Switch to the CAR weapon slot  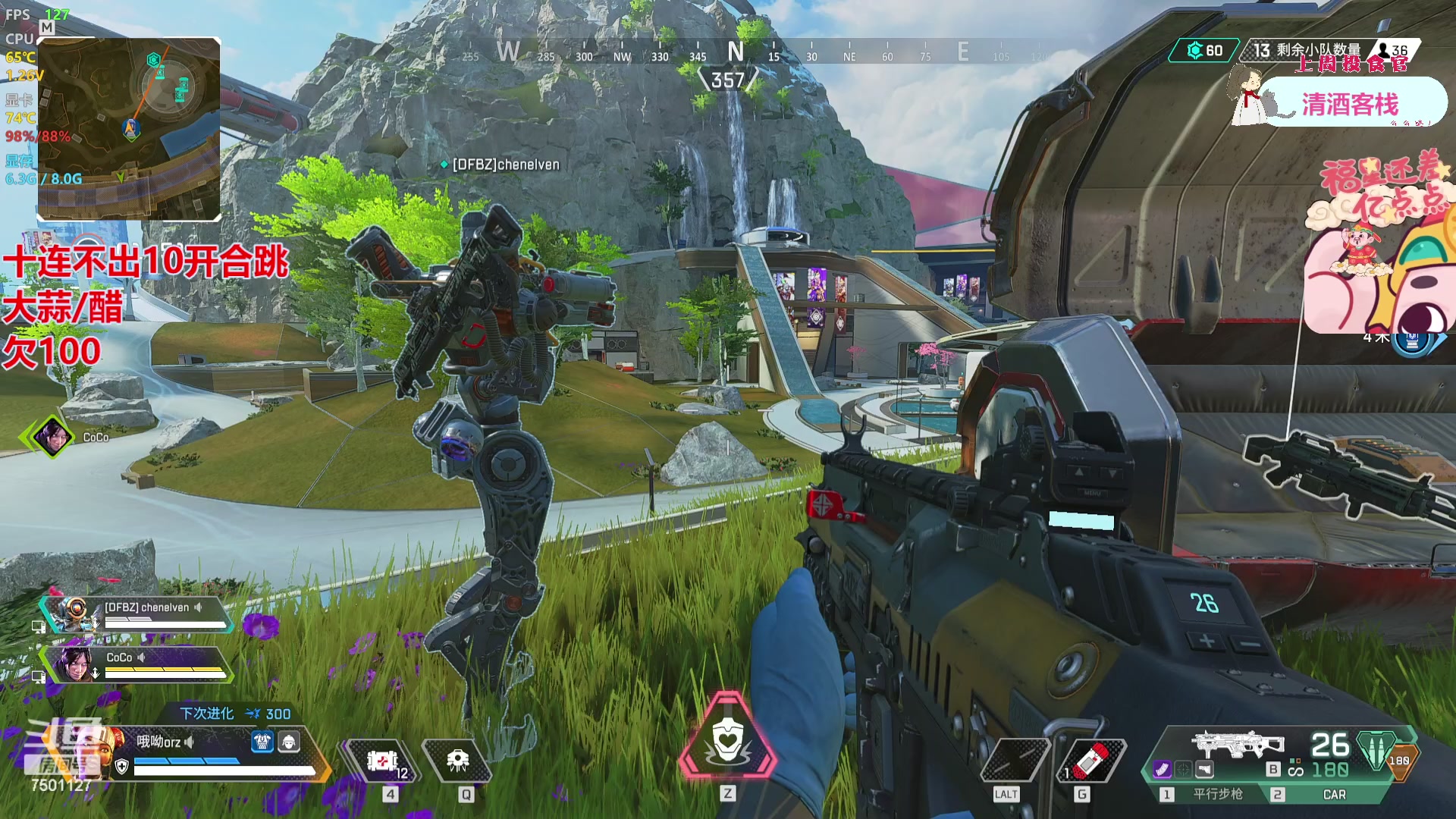1333,794
